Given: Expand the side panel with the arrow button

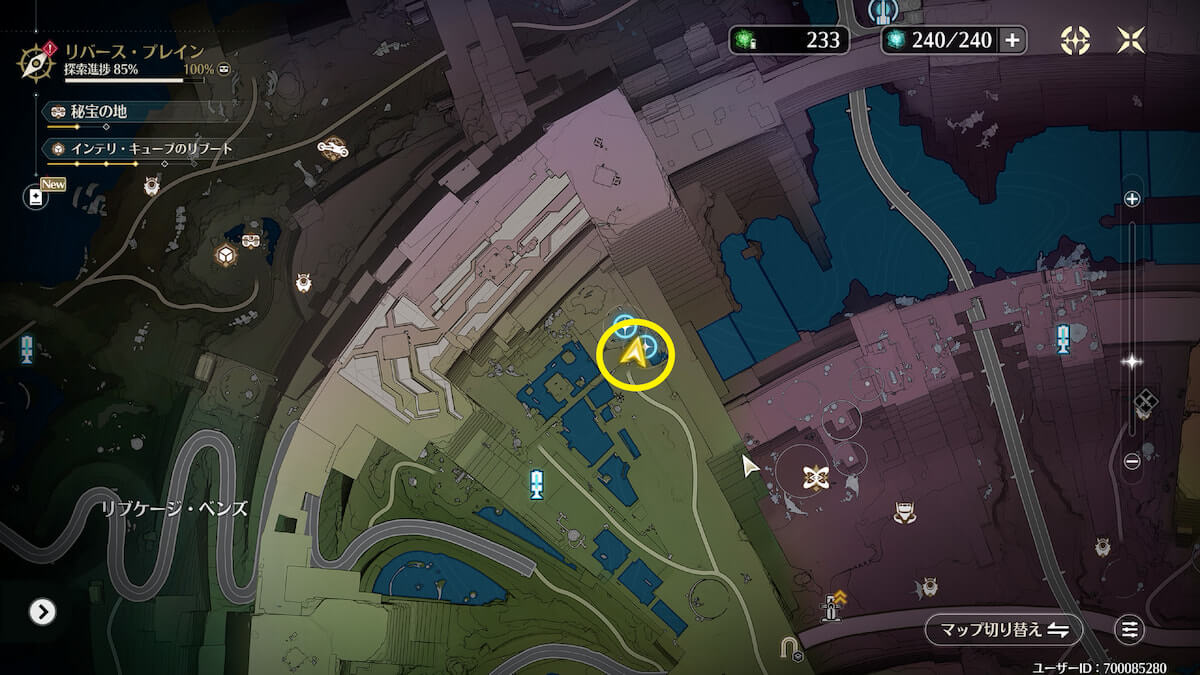Looking at the screenshot, I should (42, 611).
